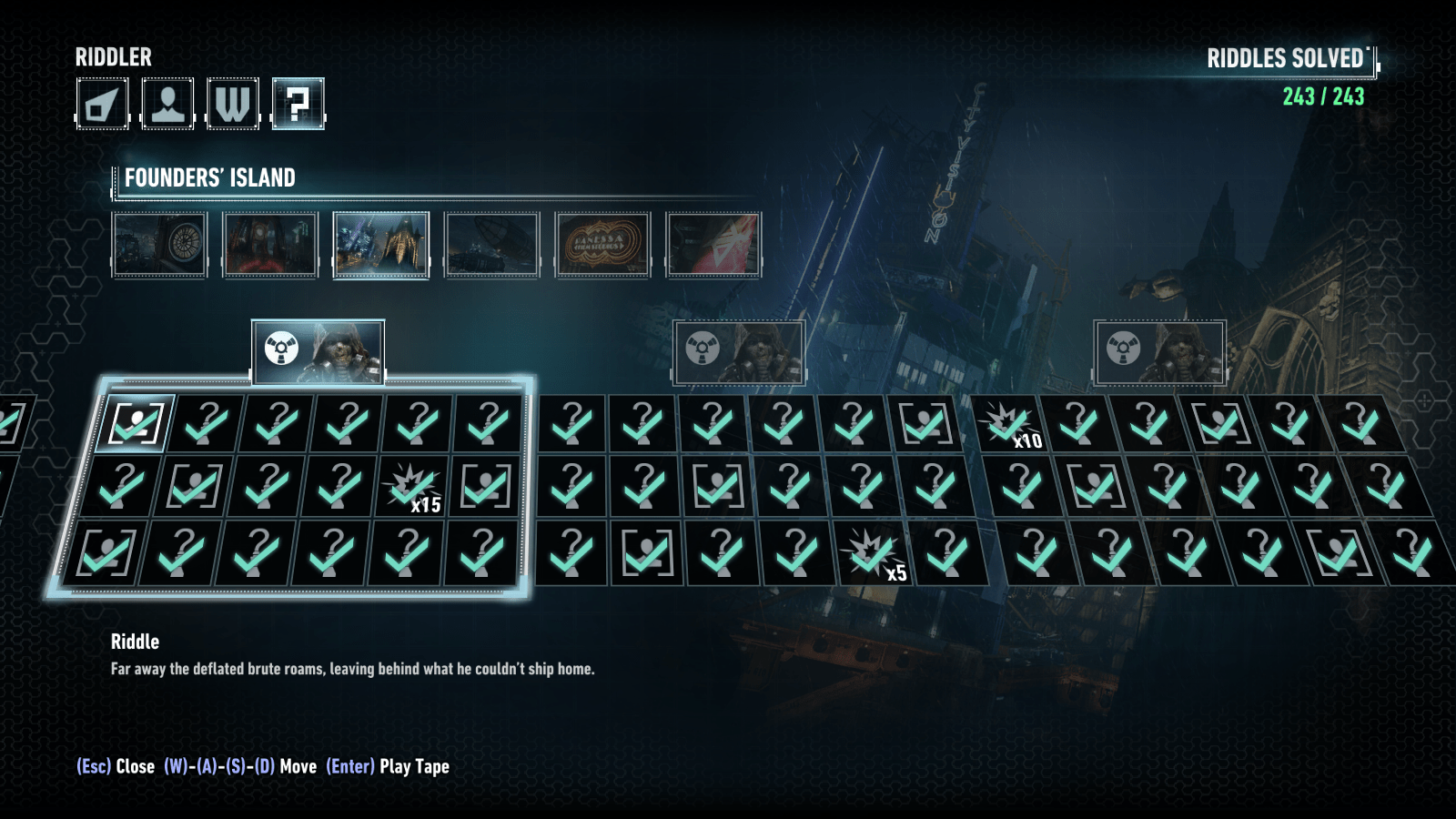The width and height of the screenshot is (1456, 819).
Task: Choose the highlighted golden tower area thumbnail
Action: [380, 244]
